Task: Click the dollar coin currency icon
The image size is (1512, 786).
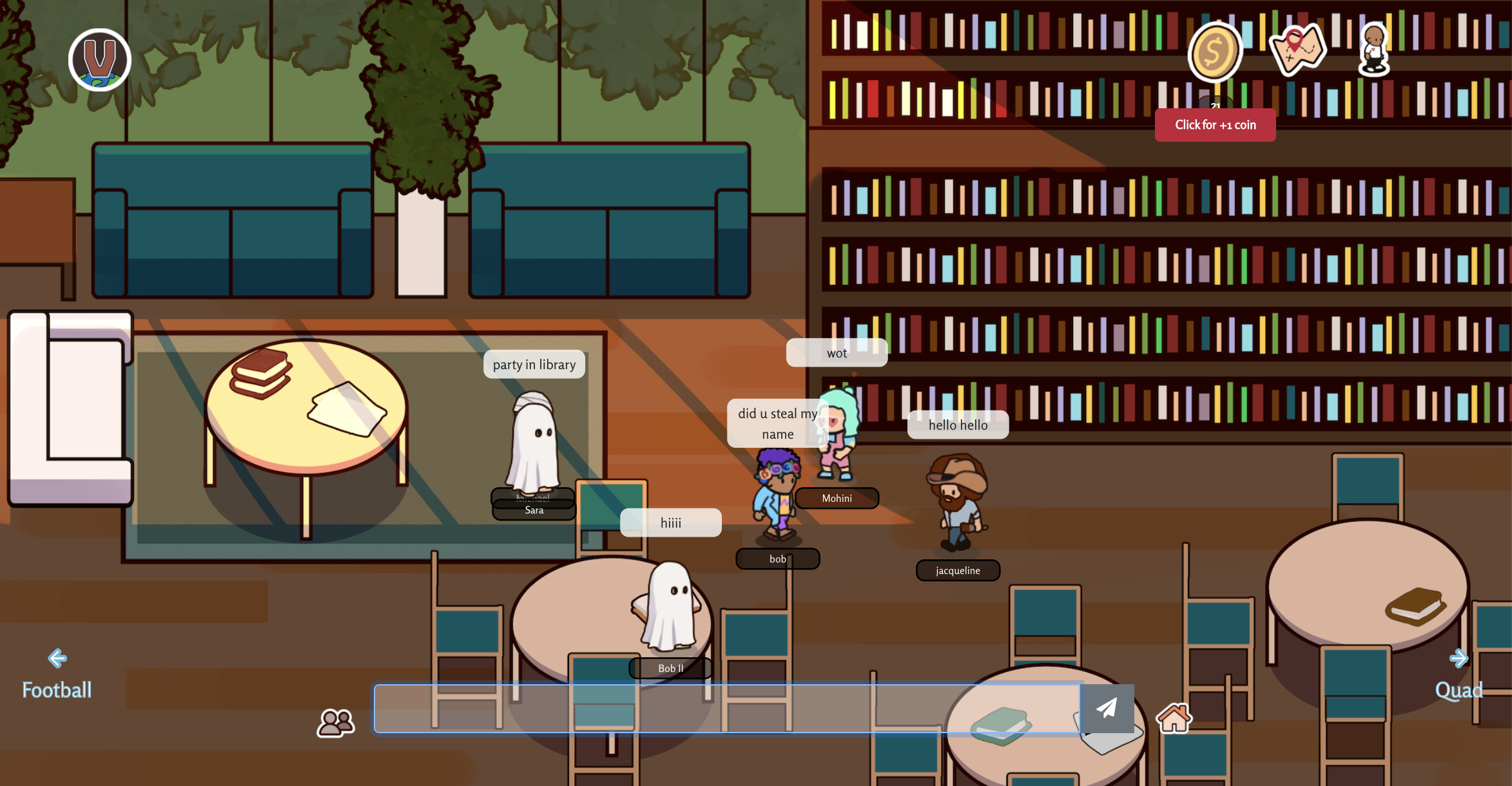Action: pyautogui.click(x=1214, y=52)
